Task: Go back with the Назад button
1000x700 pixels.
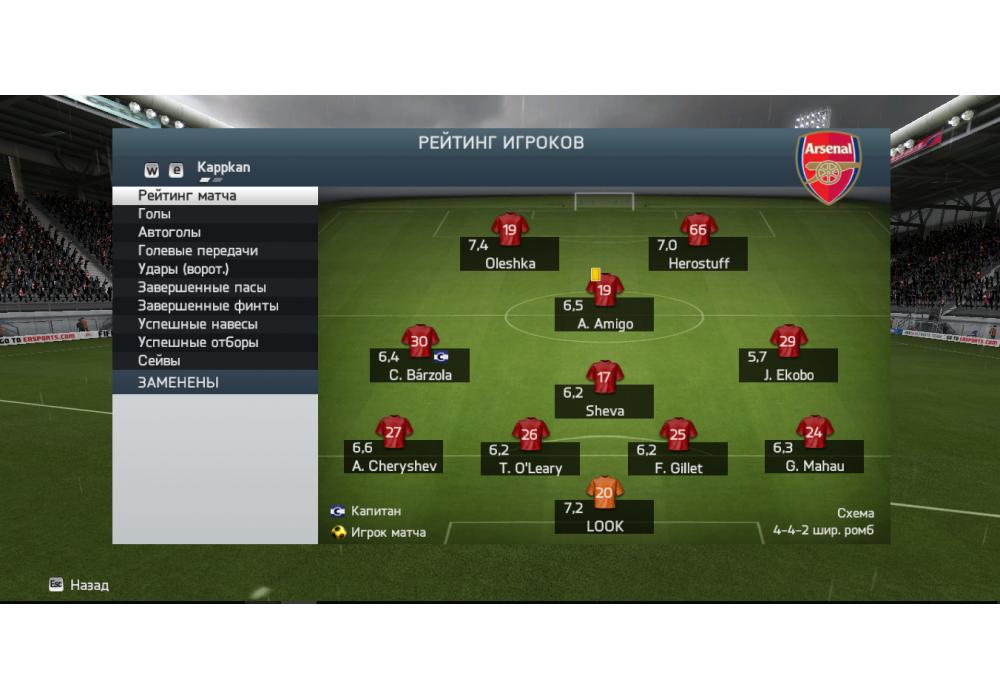Action: click(x=80, y=585)
